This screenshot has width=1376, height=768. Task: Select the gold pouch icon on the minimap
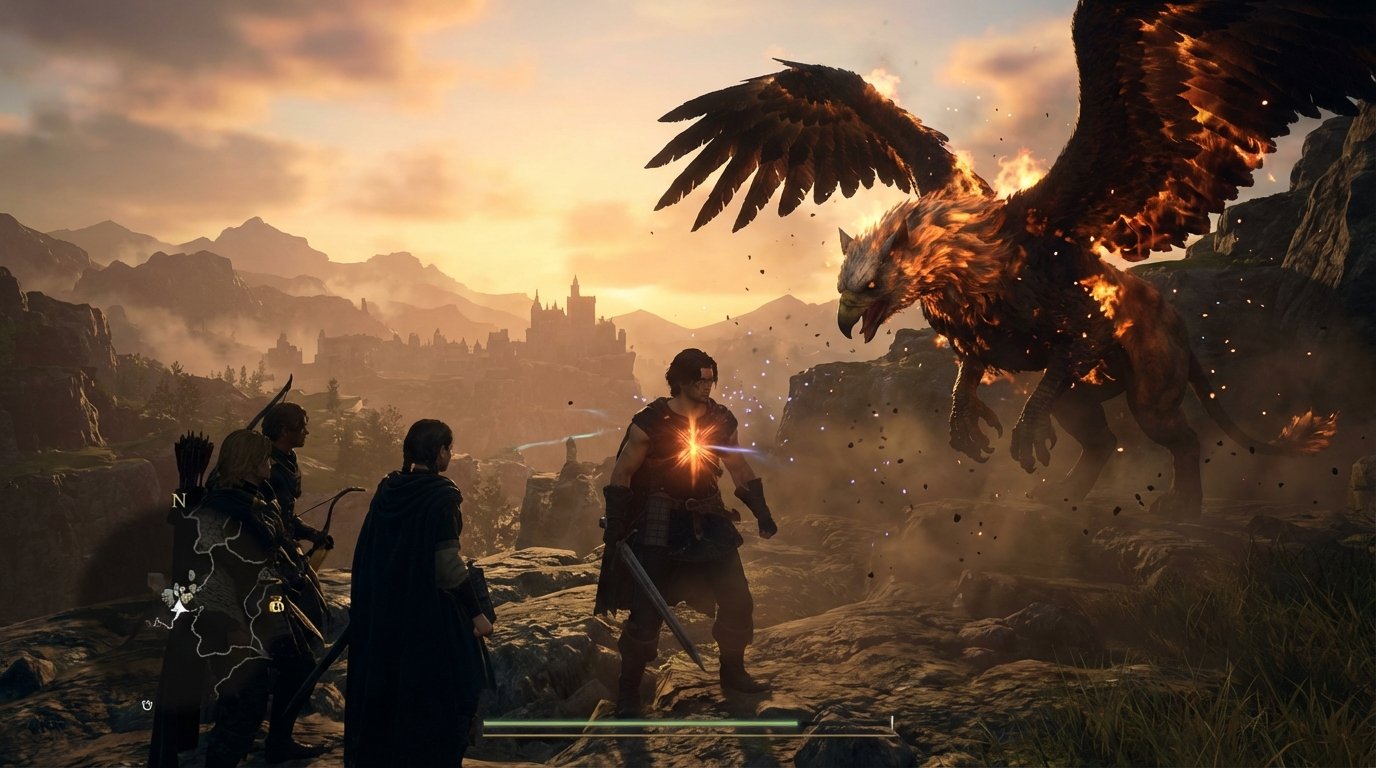click(276, 605)
